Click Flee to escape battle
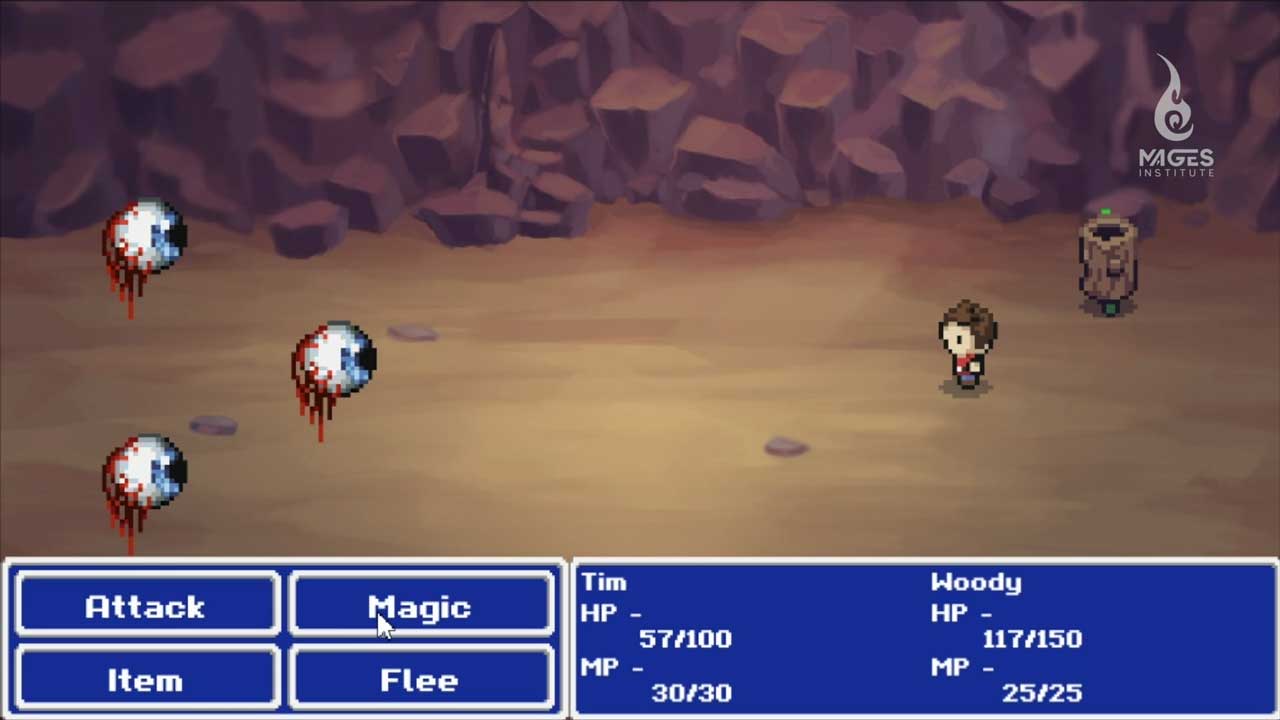The width and height of the screenshot is (1280, 720). [x=420, y=679]
